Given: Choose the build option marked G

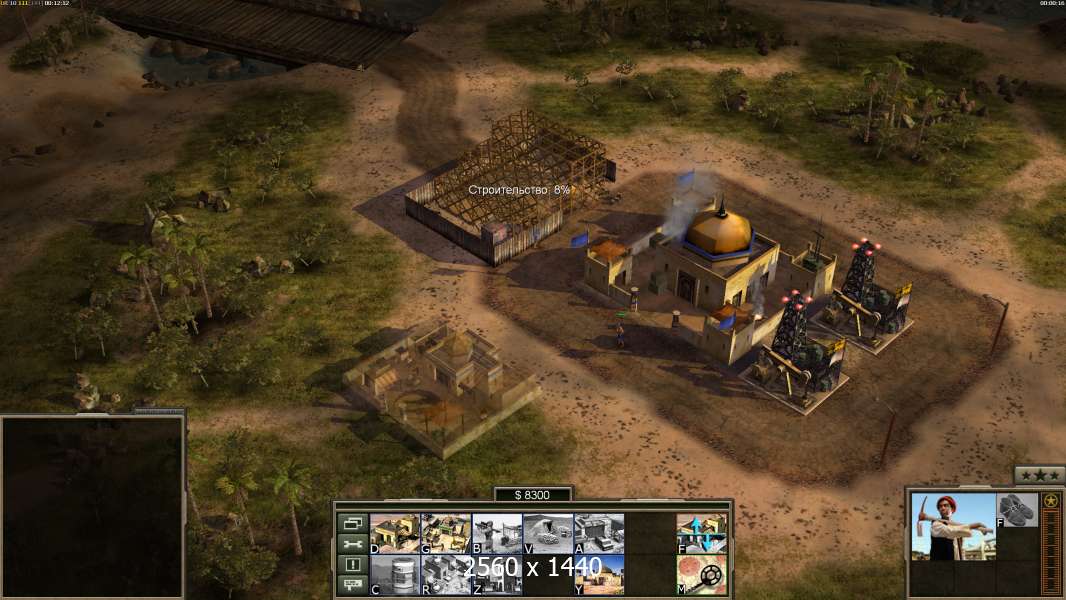Looking at the screenshot, I should (x=446, y=533).
